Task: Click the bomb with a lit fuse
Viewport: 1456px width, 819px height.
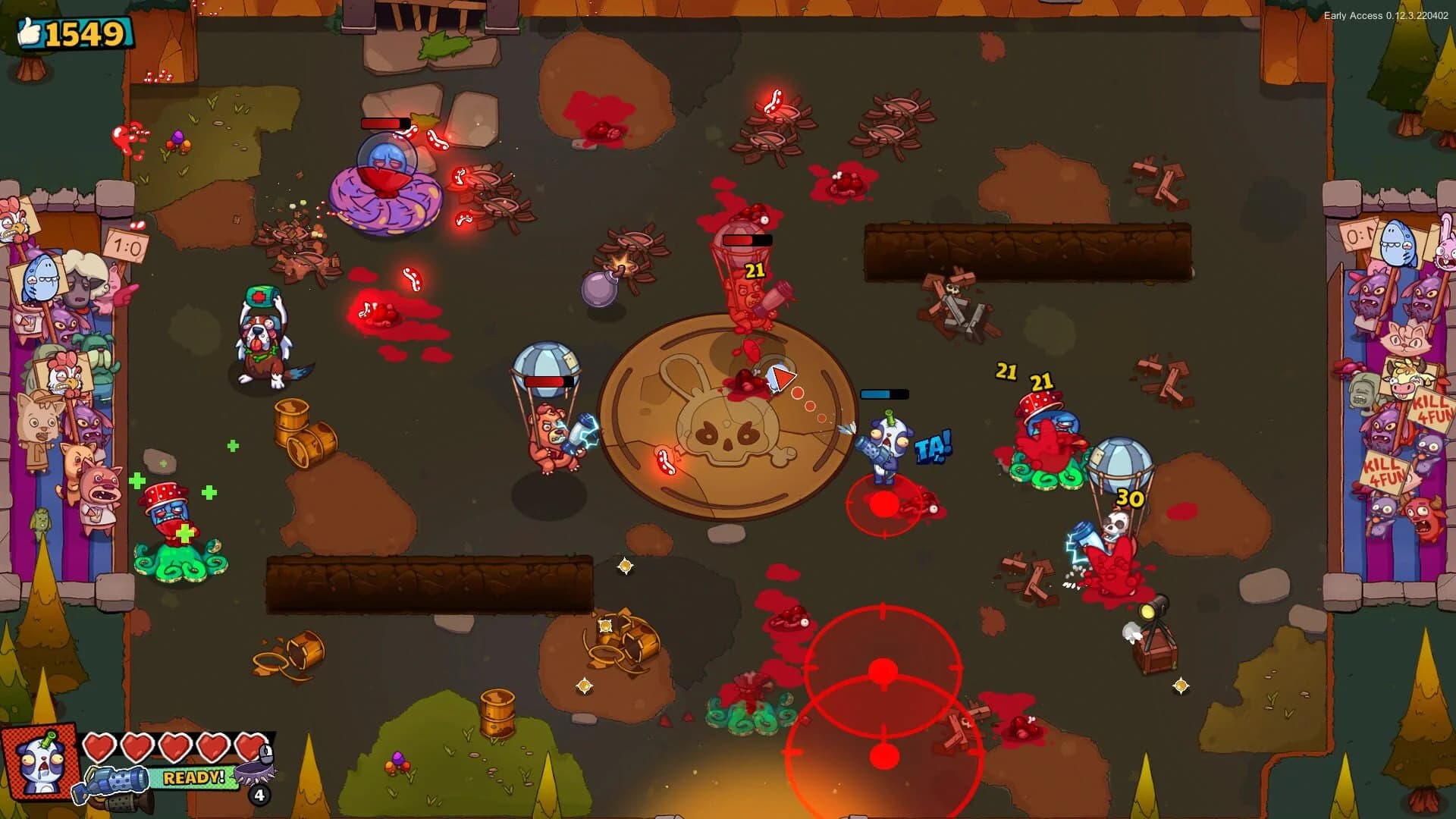Action: (599, 288)
